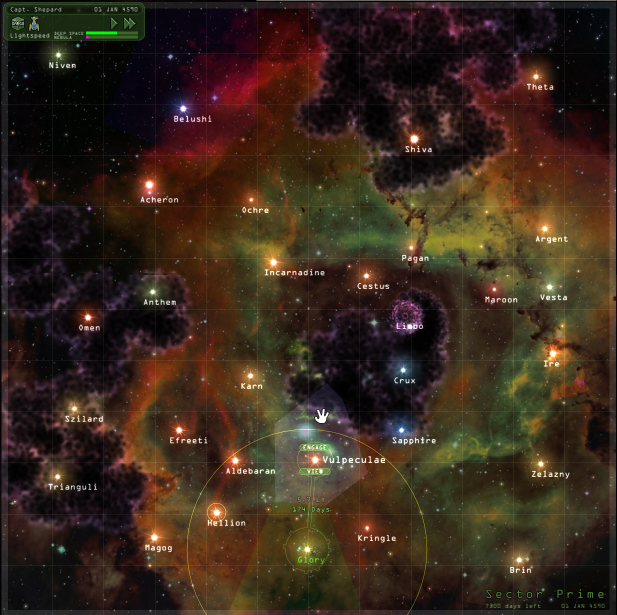Select the Glory home star
This screenshot has height=615, width=617.
click(308, 548)
